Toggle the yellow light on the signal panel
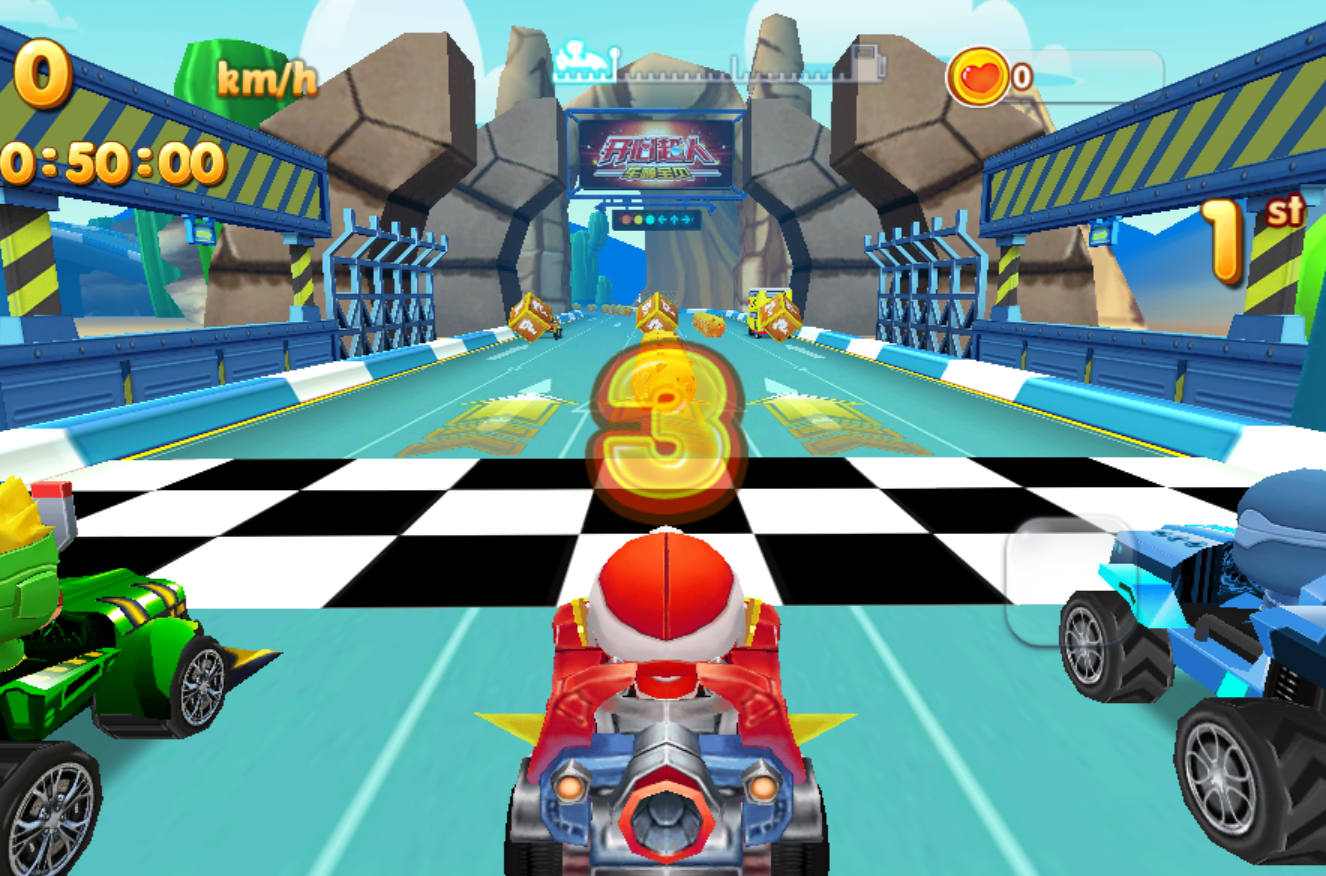The image size is (1326, 876). (638, 220)
